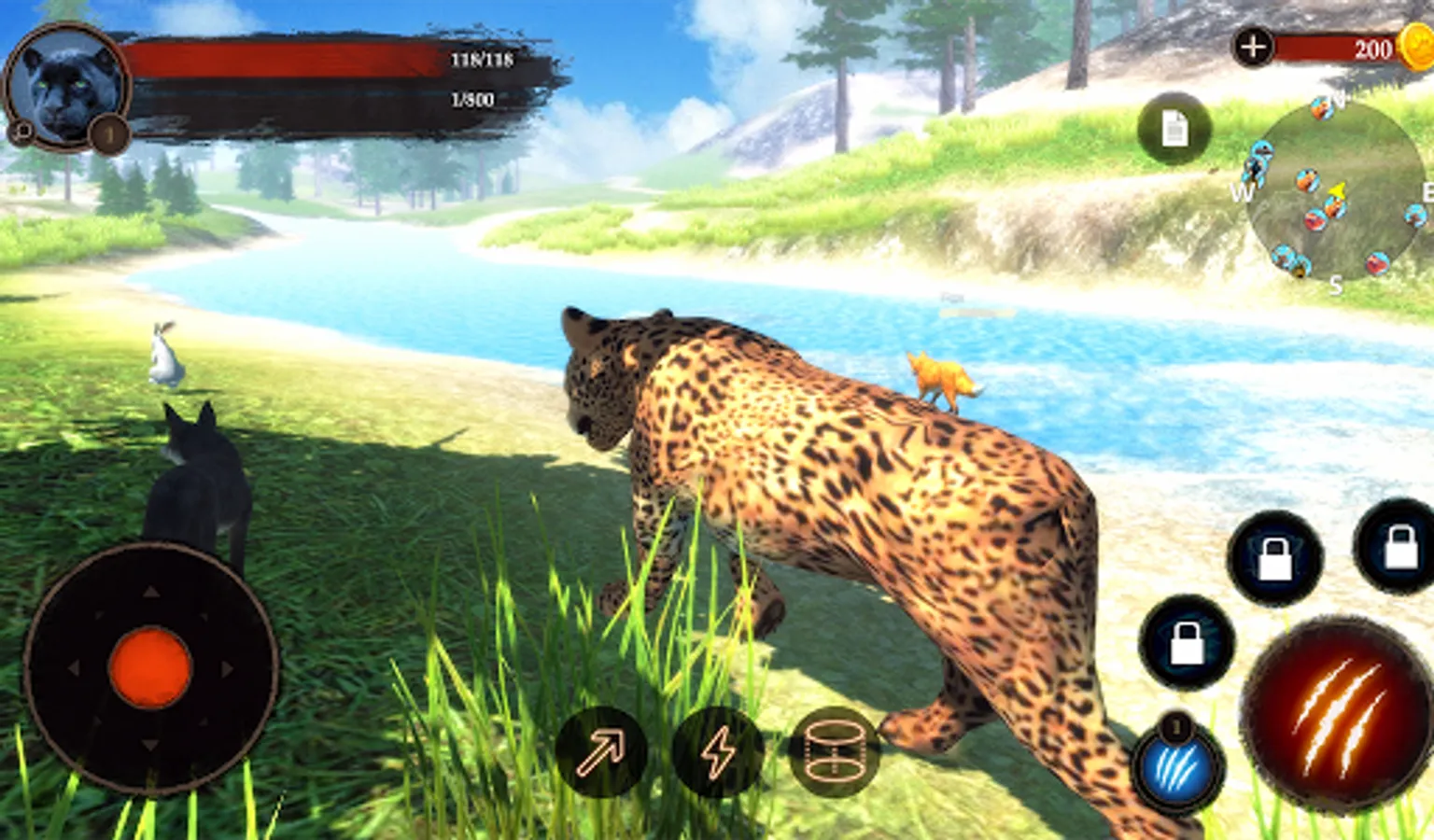Tap the magnifier icon beside the portrait
The width and height of the screenshot is (1434, 840).
pyautogui.click(x=21, y=133)
